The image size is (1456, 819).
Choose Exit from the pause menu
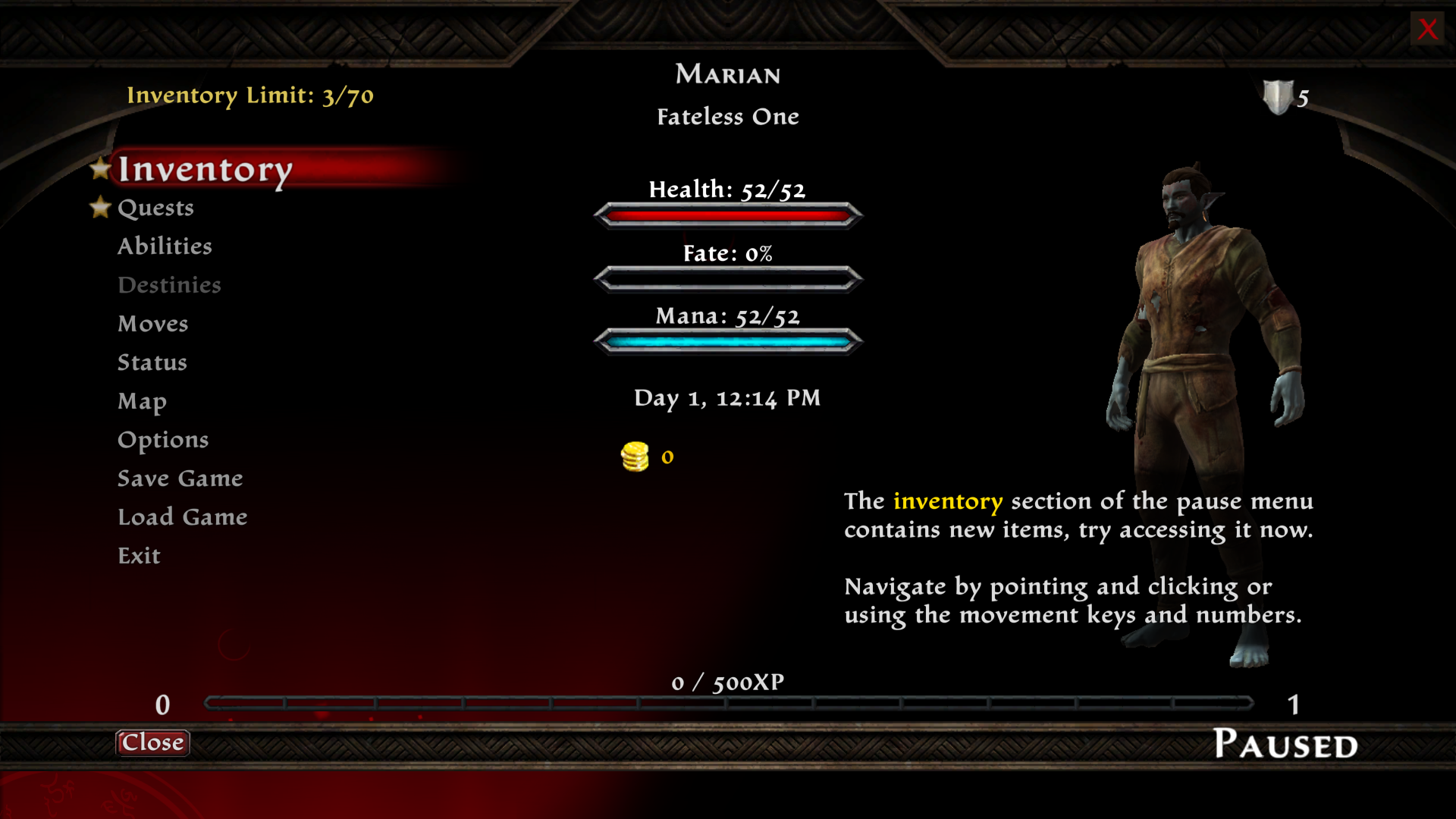pyautogui.click(x=139, y=556)
